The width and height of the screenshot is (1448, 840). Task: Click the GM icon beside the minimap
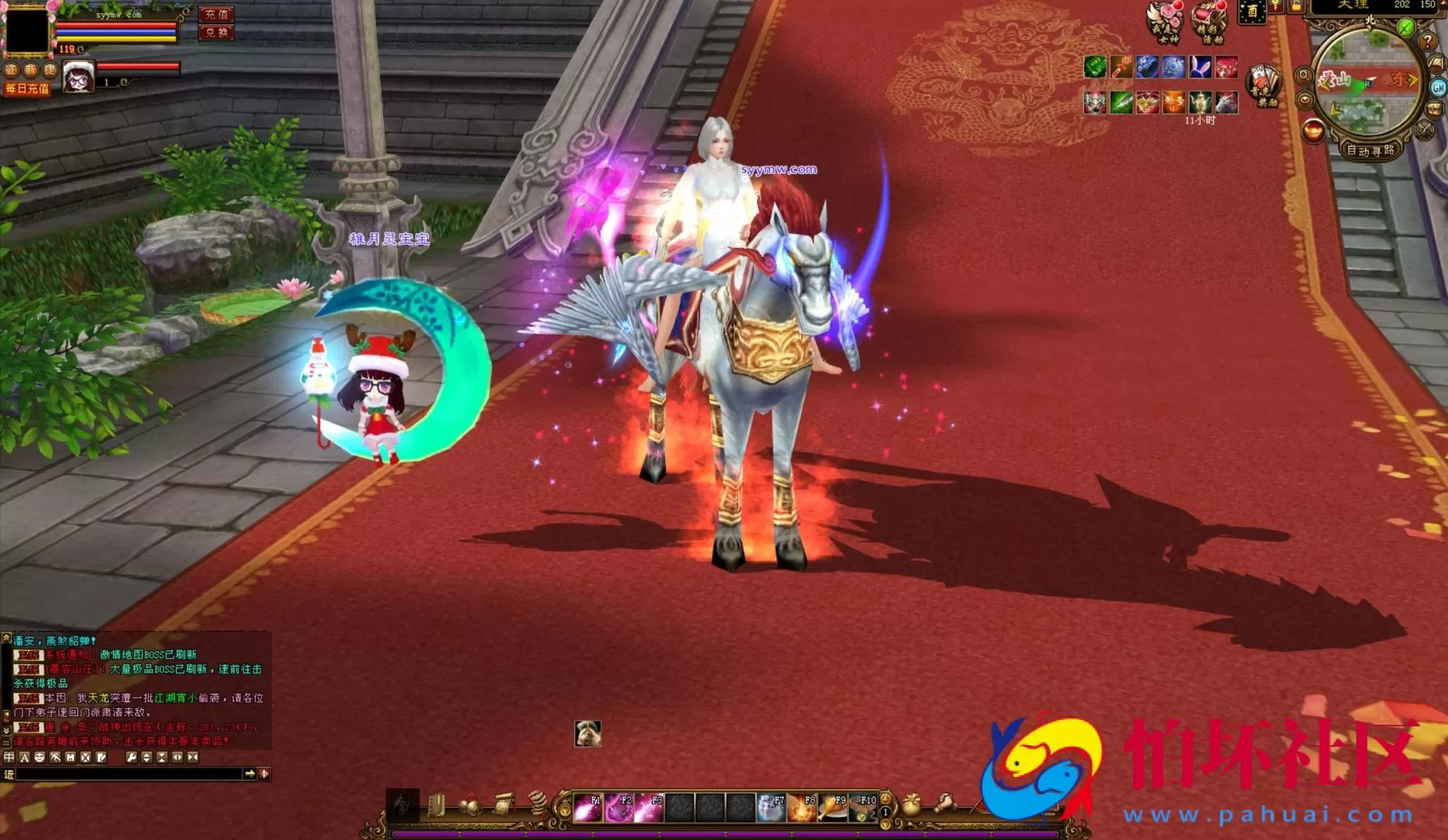[x=1439, y=87]
